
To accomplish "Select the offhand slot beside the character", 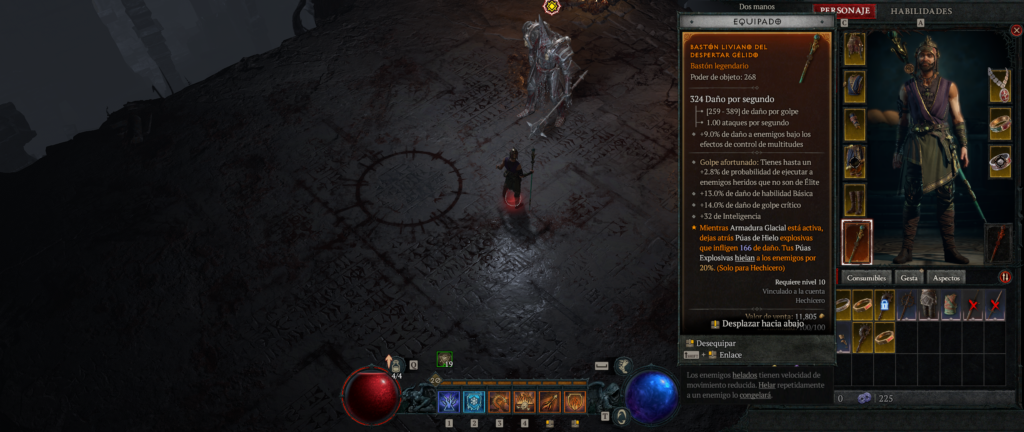I will point(1000,241).
